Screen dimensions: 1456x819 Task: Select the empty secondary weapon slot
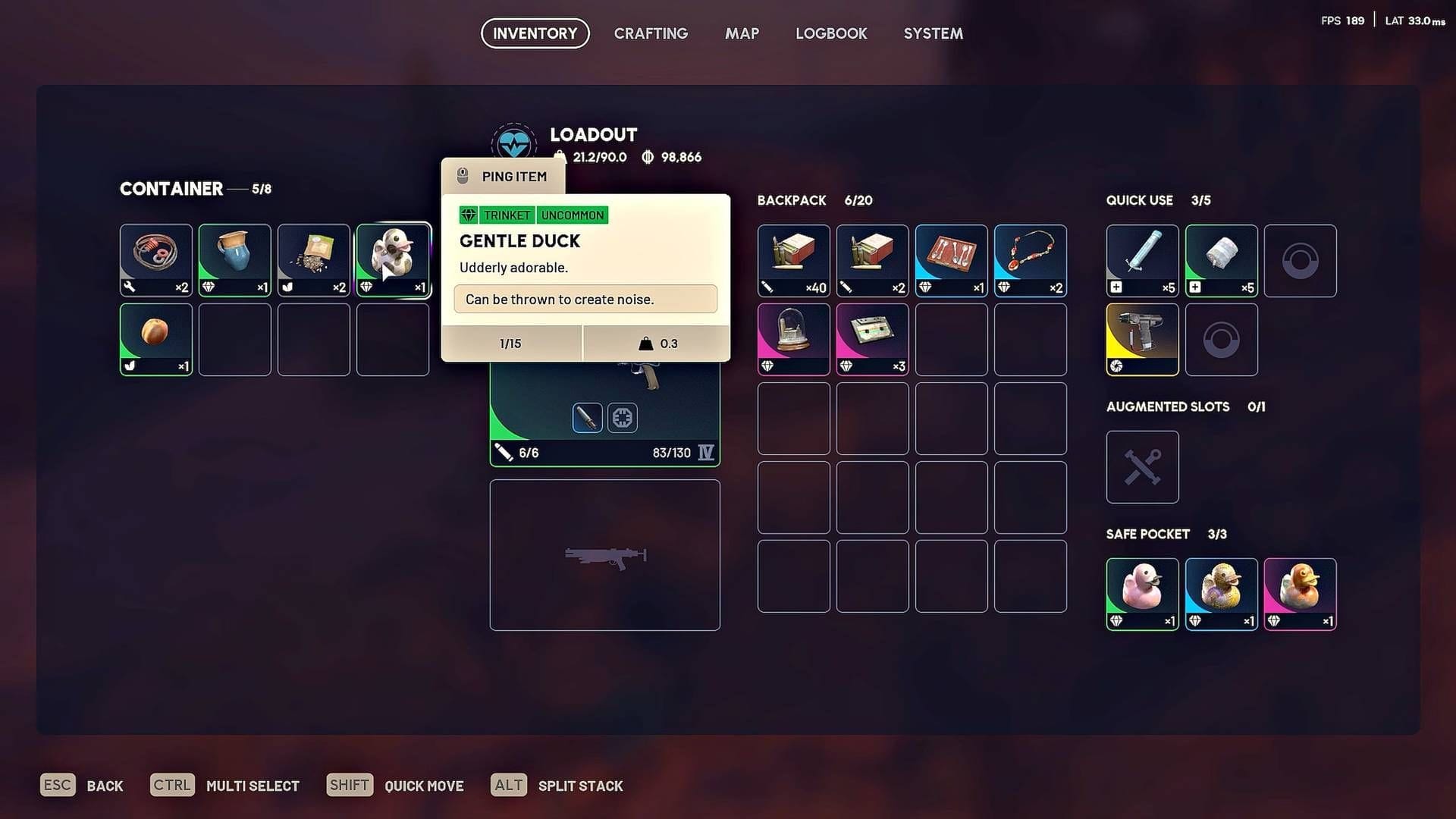click(604, 554)
